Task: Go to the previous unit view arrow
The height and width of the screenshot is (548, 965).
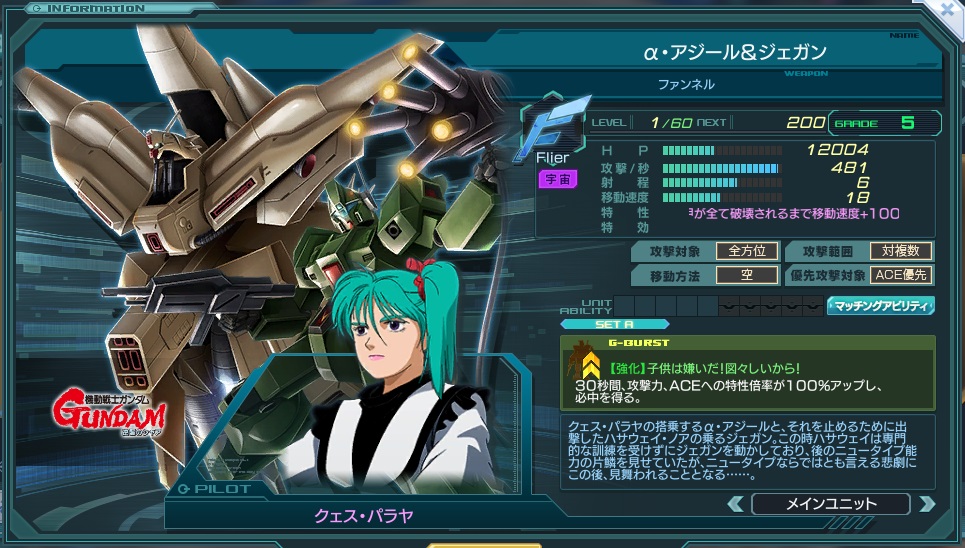Action: tap(736, 504)
